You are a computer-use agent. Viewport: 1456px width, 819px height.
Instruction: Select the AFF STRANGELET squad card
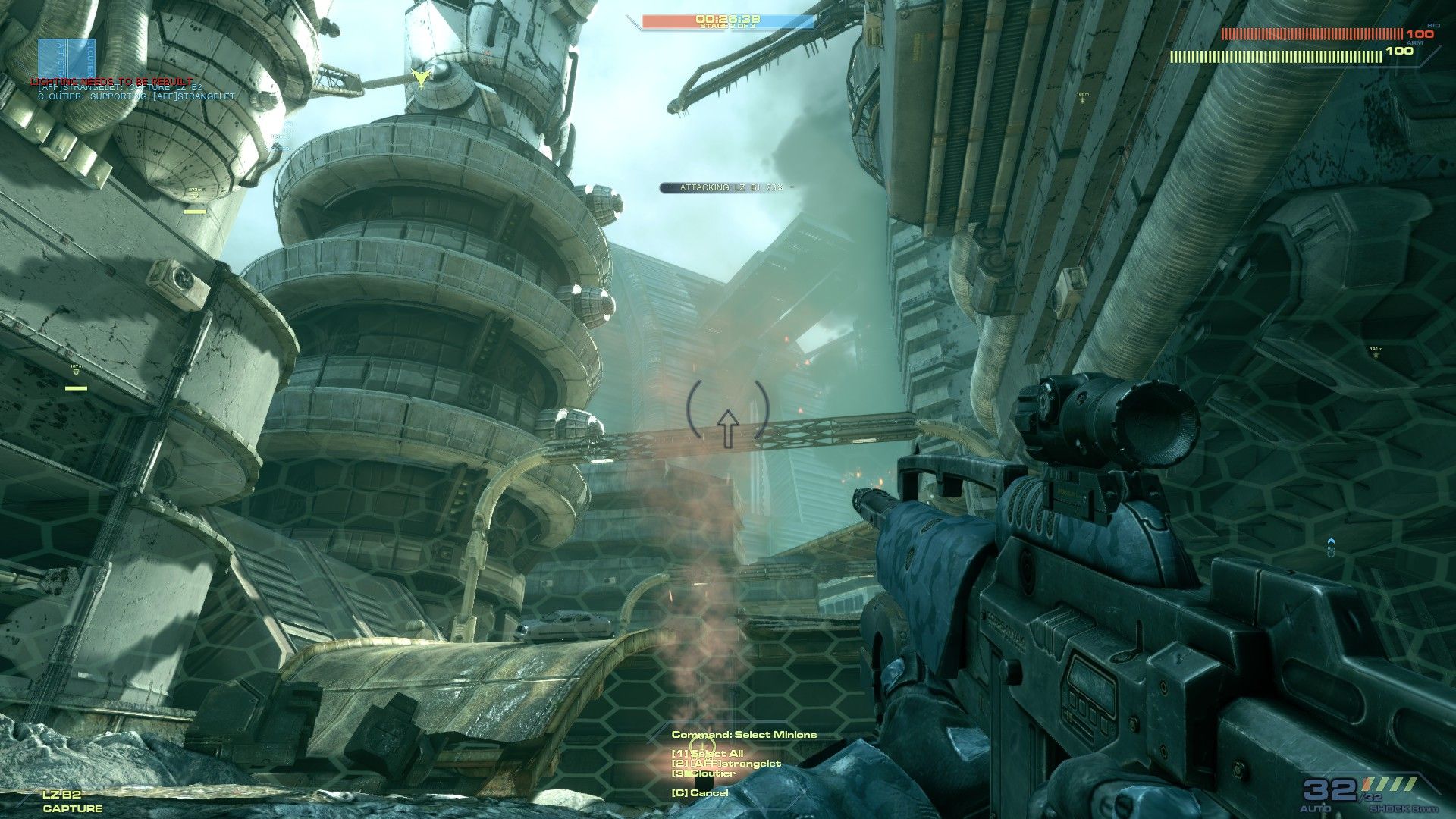(x=52, y=58)
